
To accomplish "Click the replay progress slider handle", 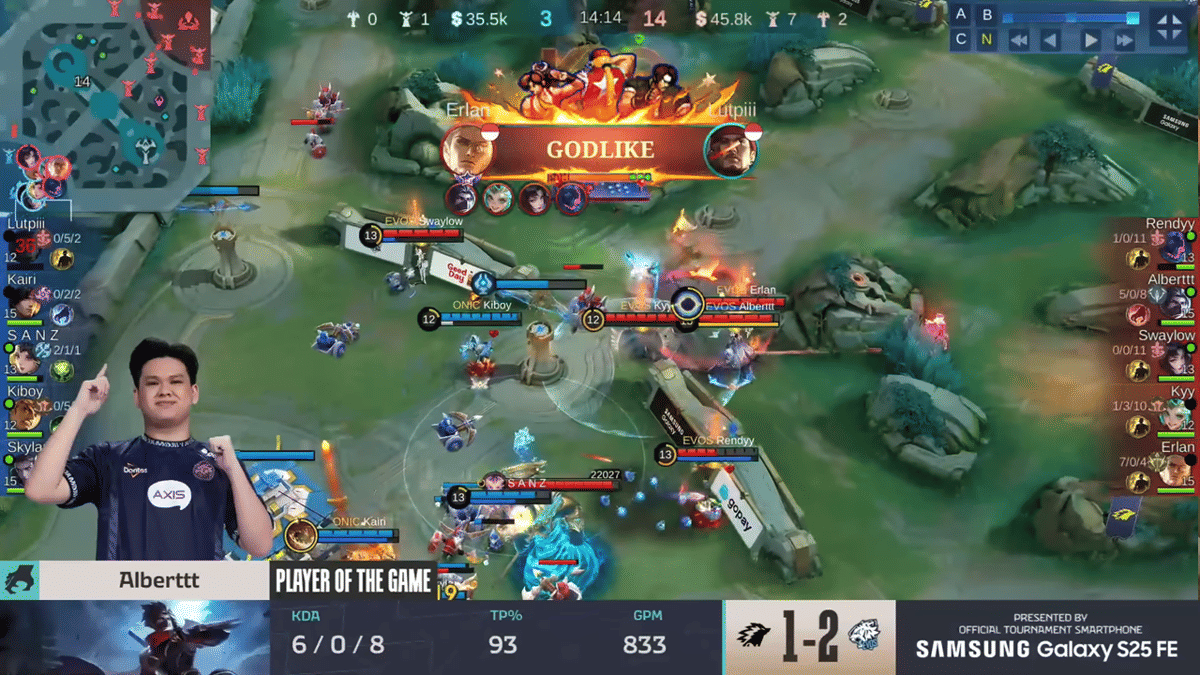I will [x=1132, y=17].
